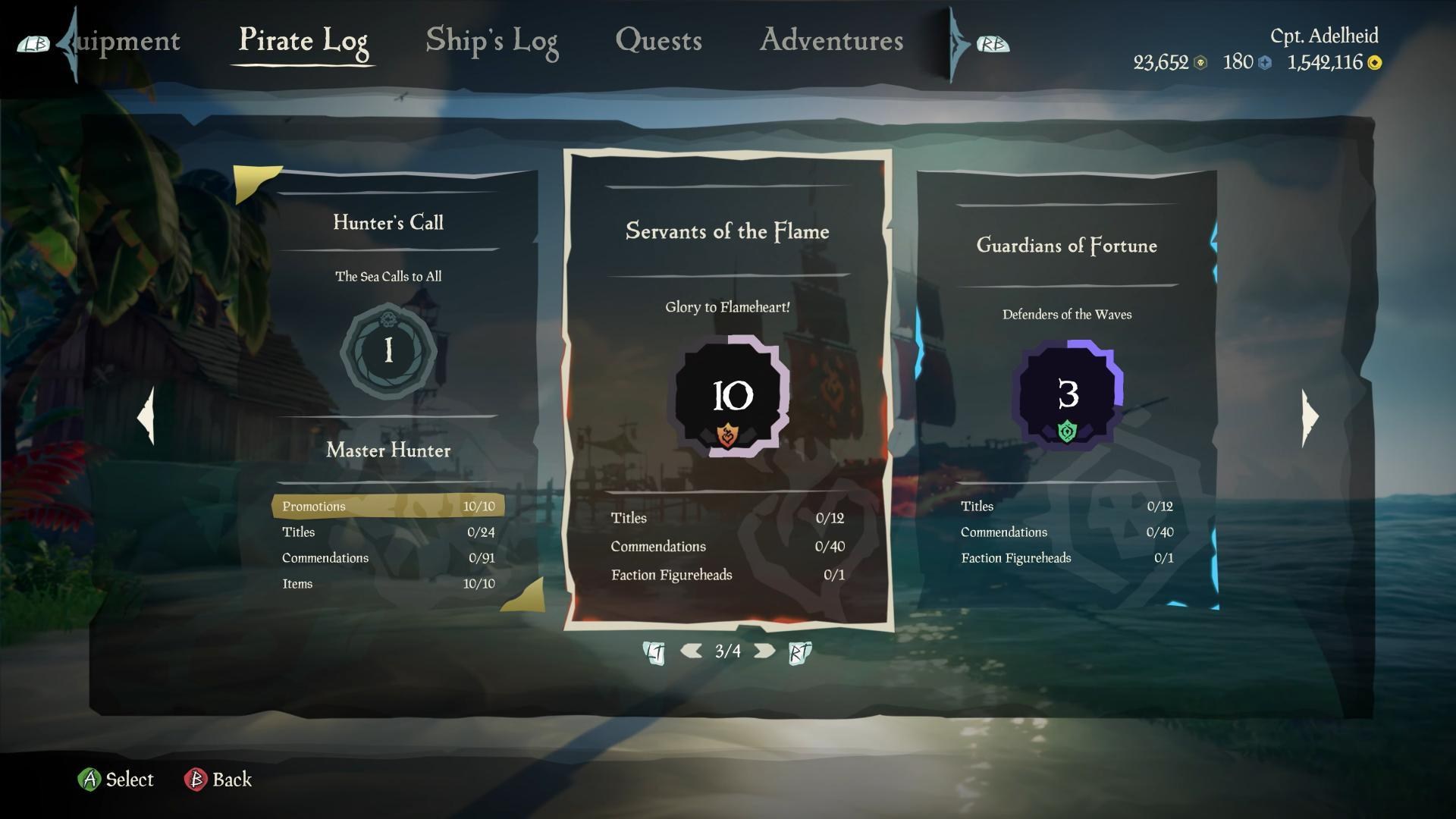Go to next page of faction cards
This screenshot has width=1456, height=819.
pos(764,651)
